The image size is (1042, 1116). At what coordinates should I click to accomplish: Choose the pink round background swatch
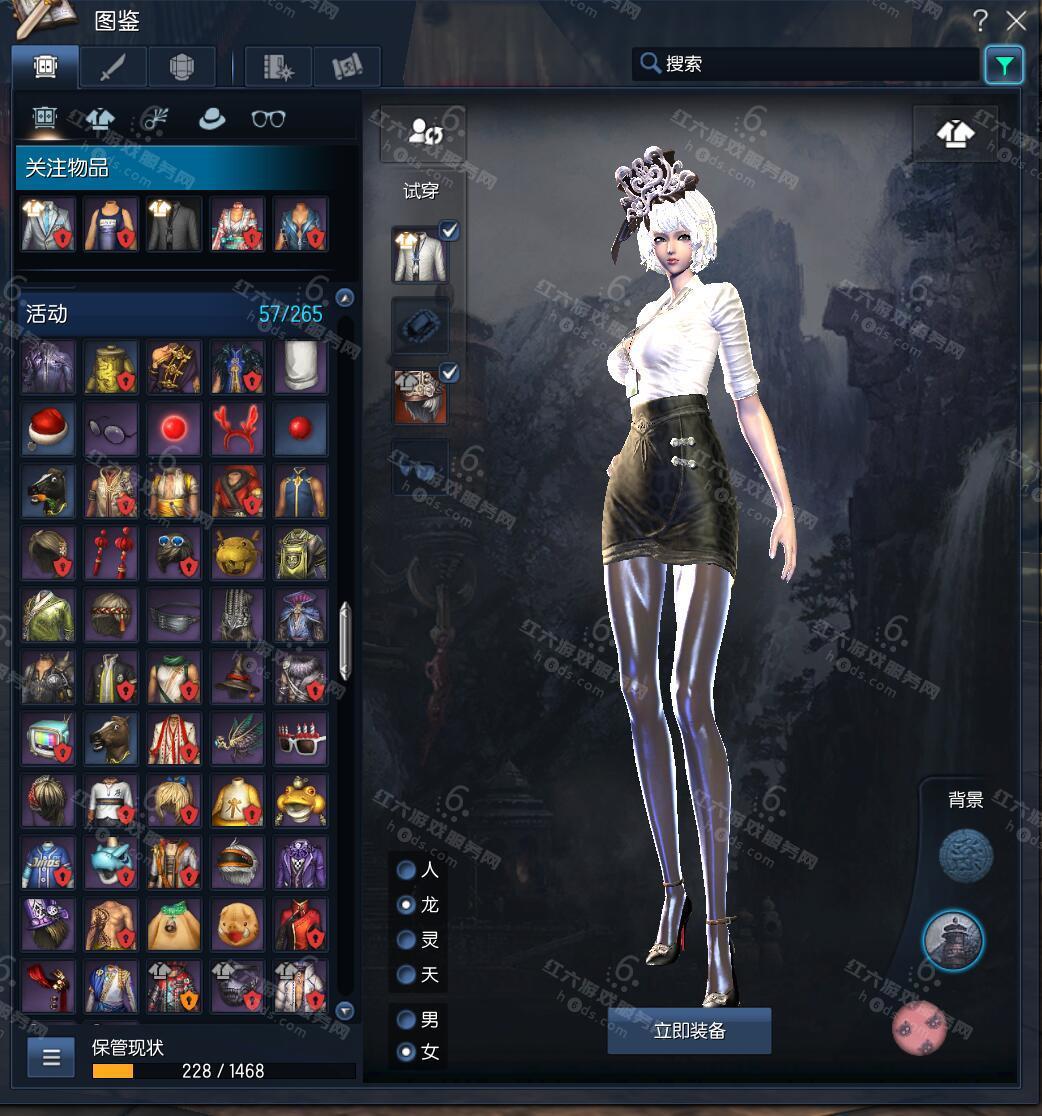[x=919, y=1028]
